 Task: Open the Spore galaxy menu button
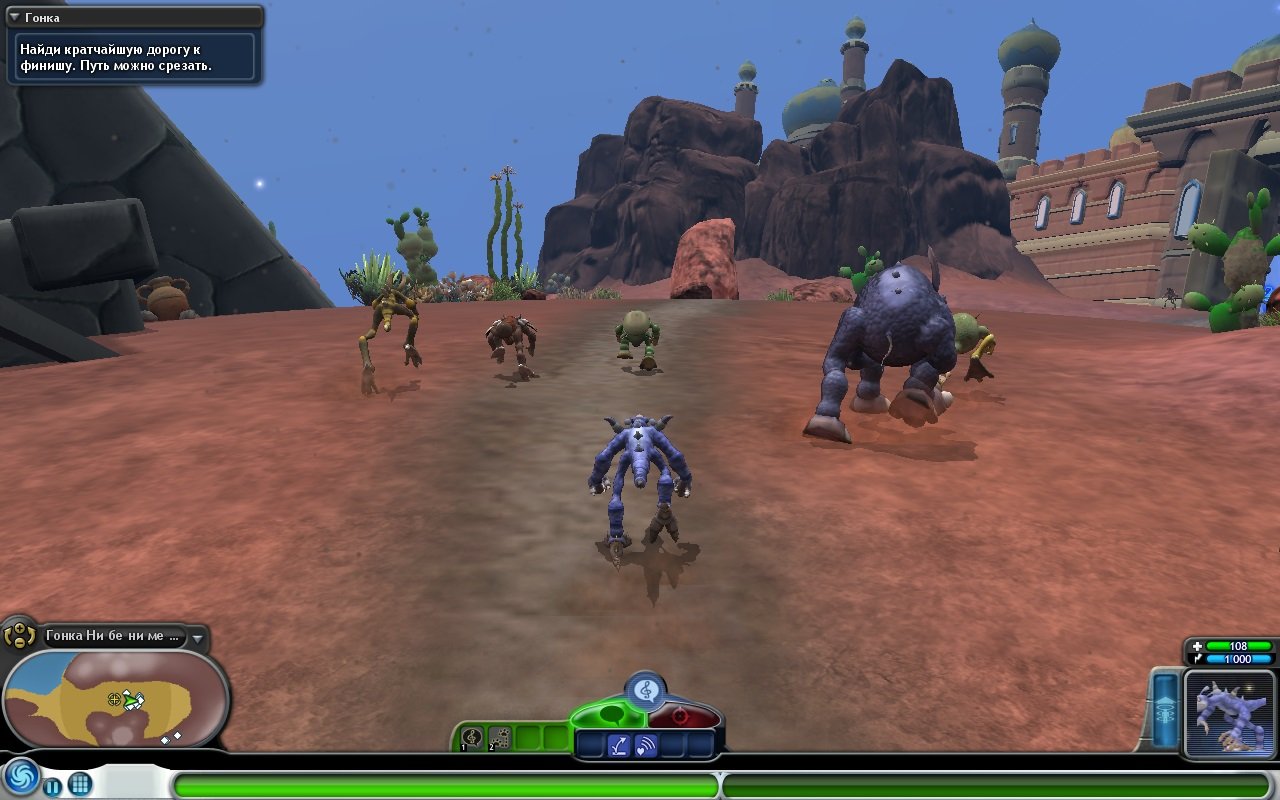(21, 780)
